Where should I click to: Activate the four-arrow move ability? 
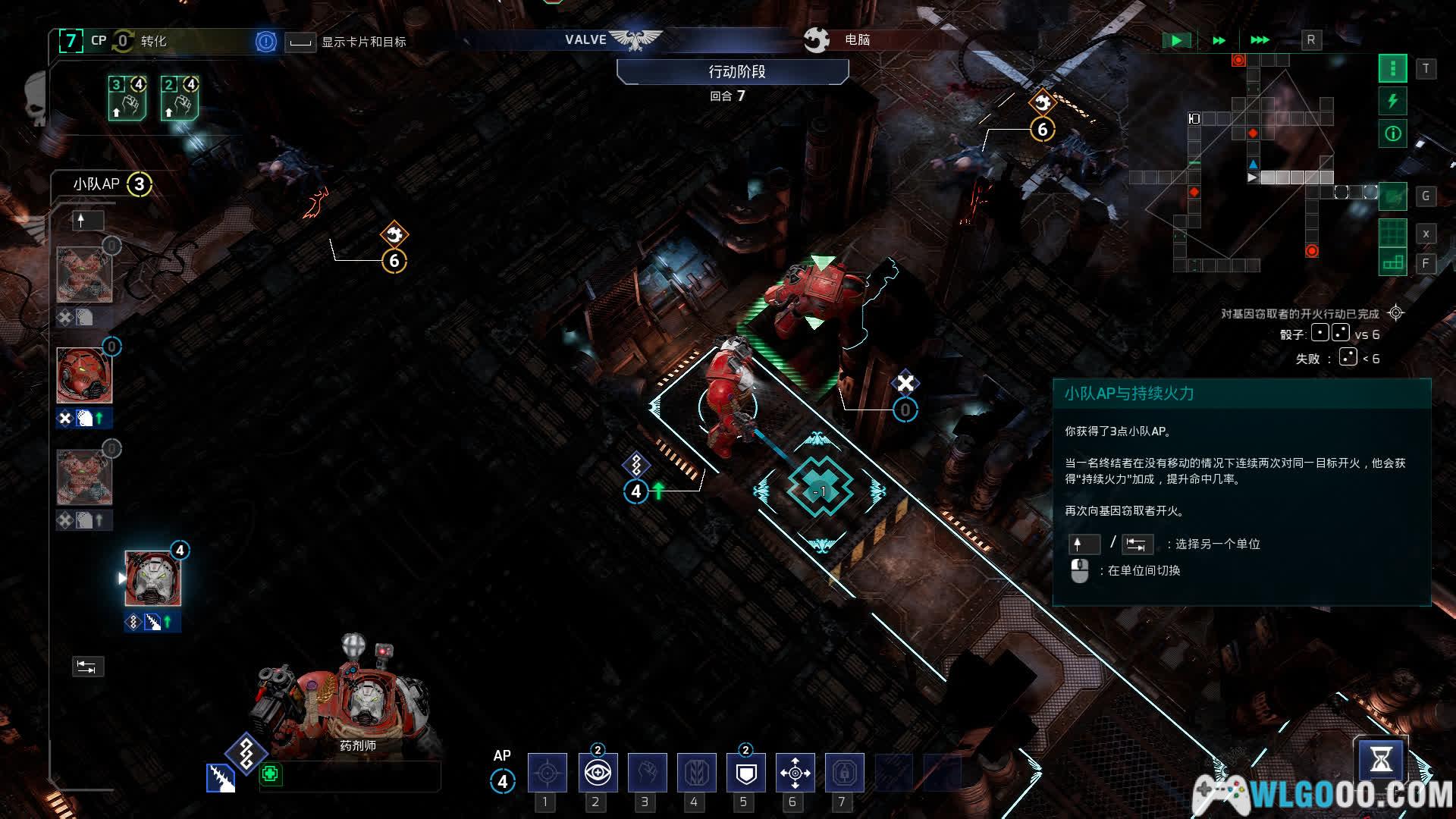click(795, 773)
